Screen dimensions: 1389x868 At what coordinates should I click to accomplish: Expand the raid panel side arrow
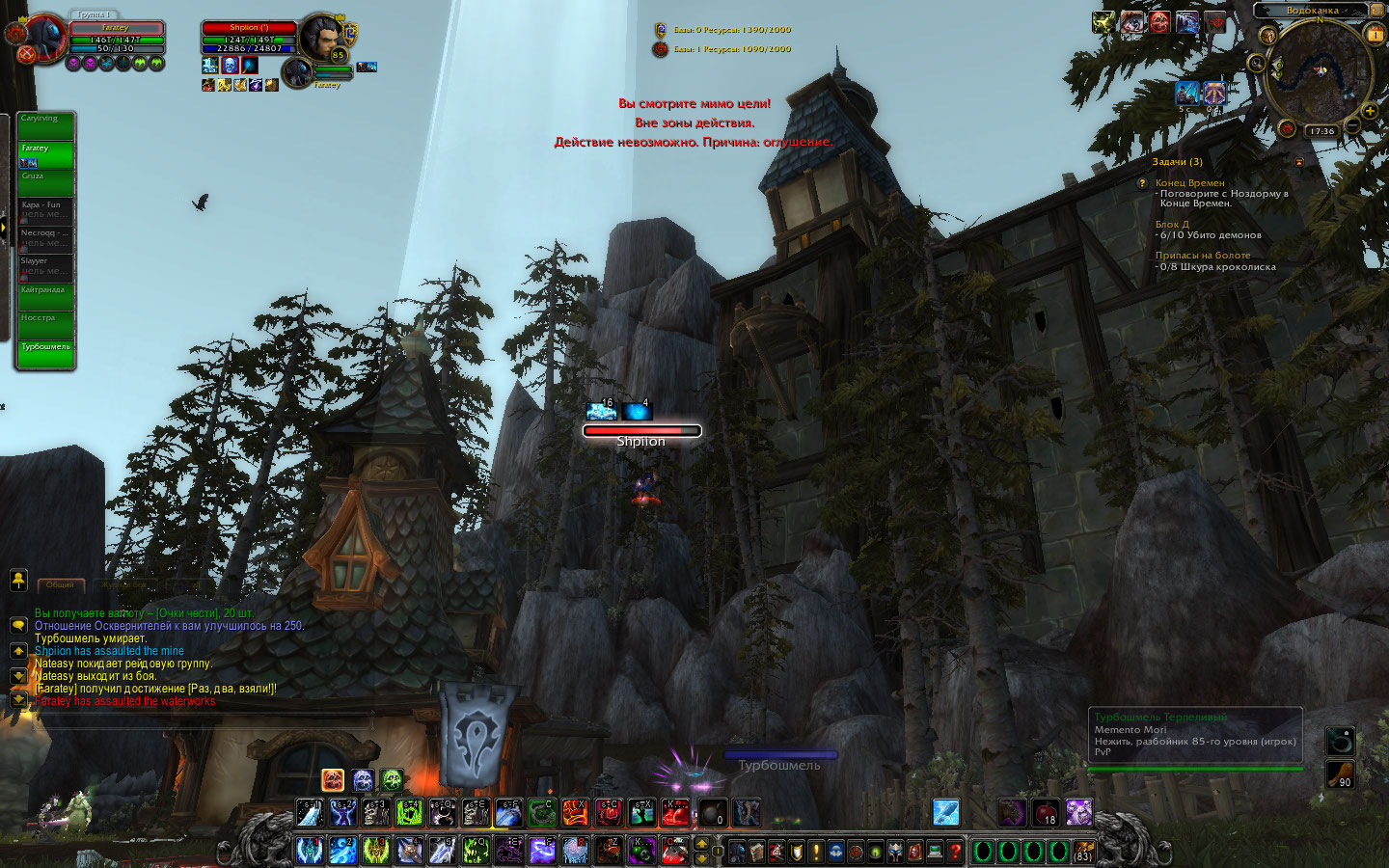[x=4, y=228]
